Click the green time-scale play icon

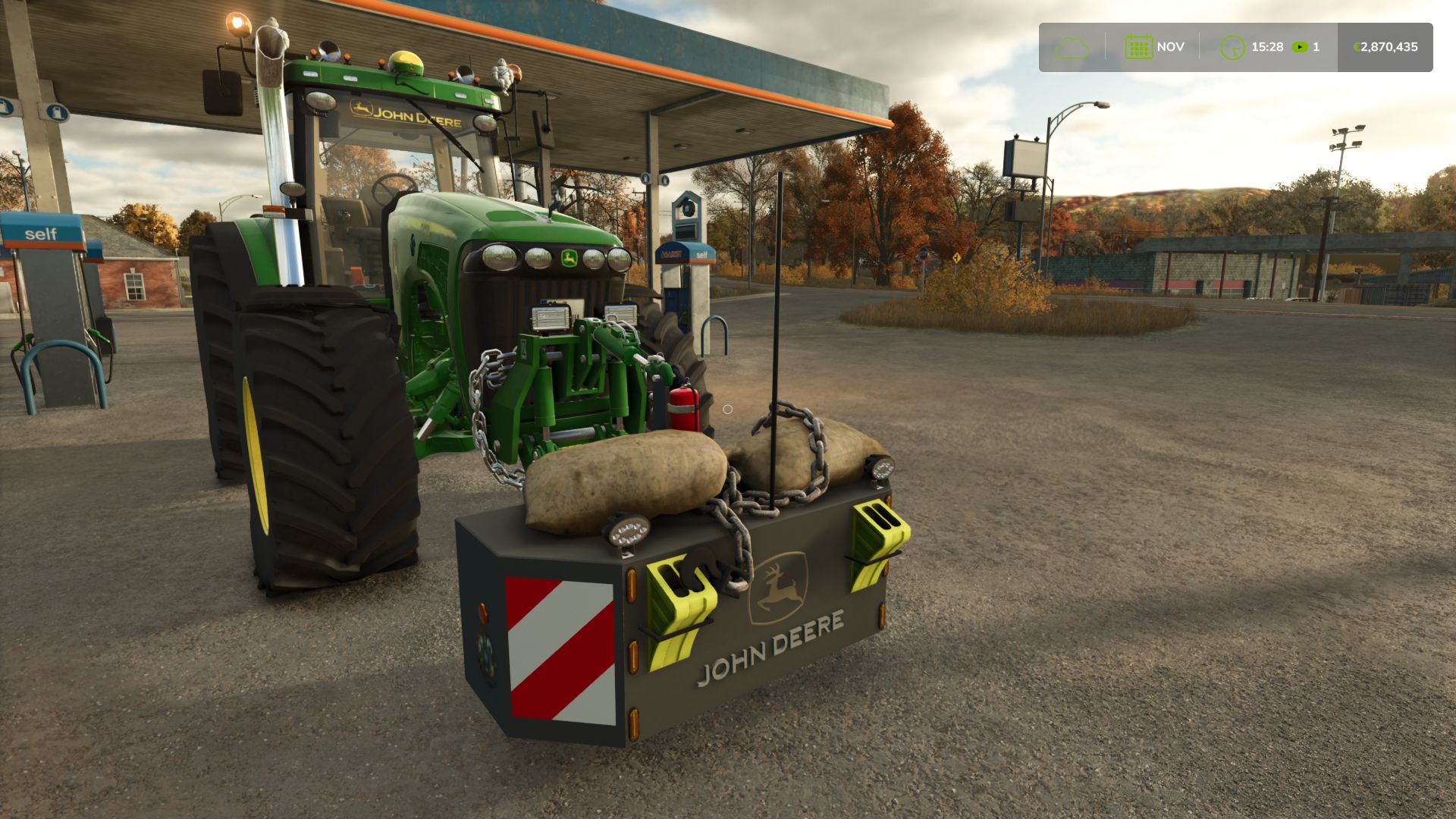(1300, 47)
